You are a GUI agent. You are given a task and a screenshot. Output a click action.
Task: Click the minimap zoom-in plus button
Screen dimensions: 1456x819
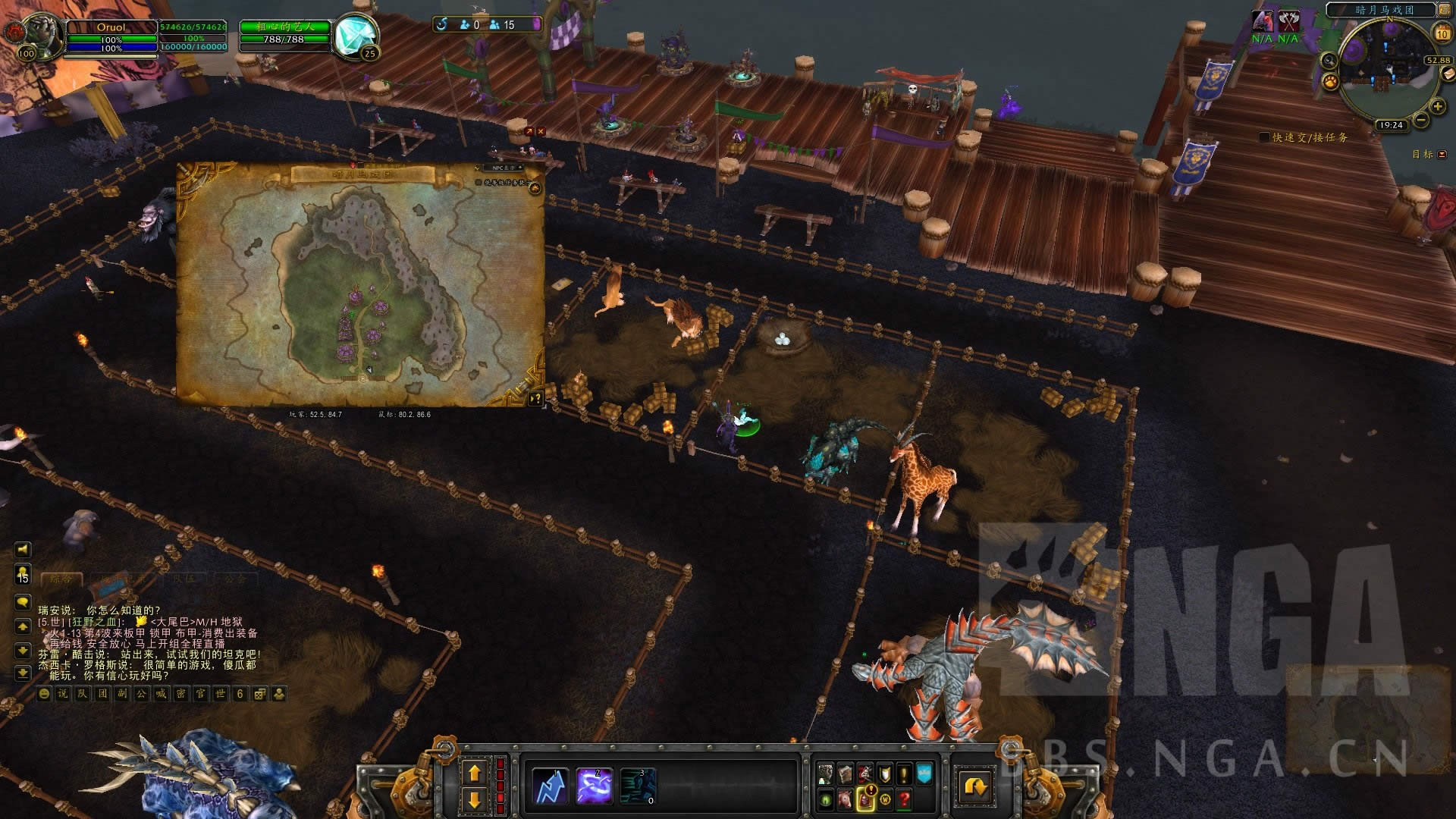tap(1437, 106)
